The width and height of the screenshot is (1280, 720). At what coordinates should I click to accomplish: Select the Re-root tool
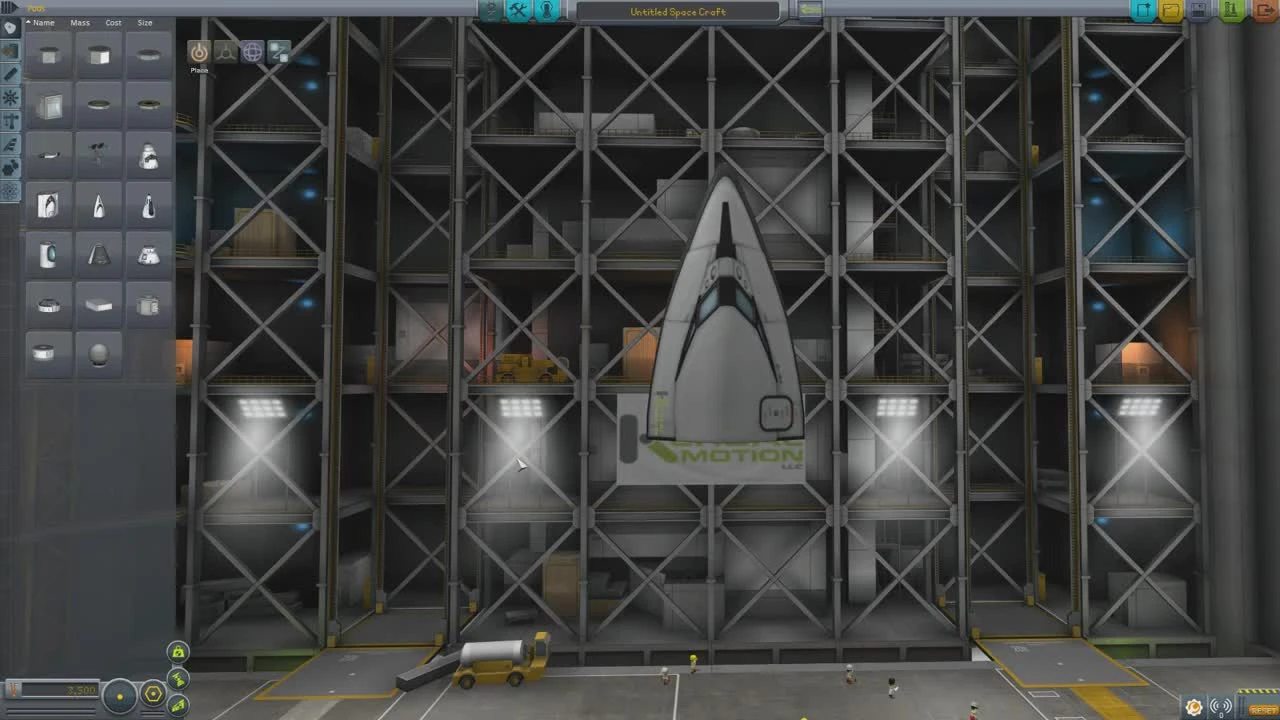[x=279, y=52]
